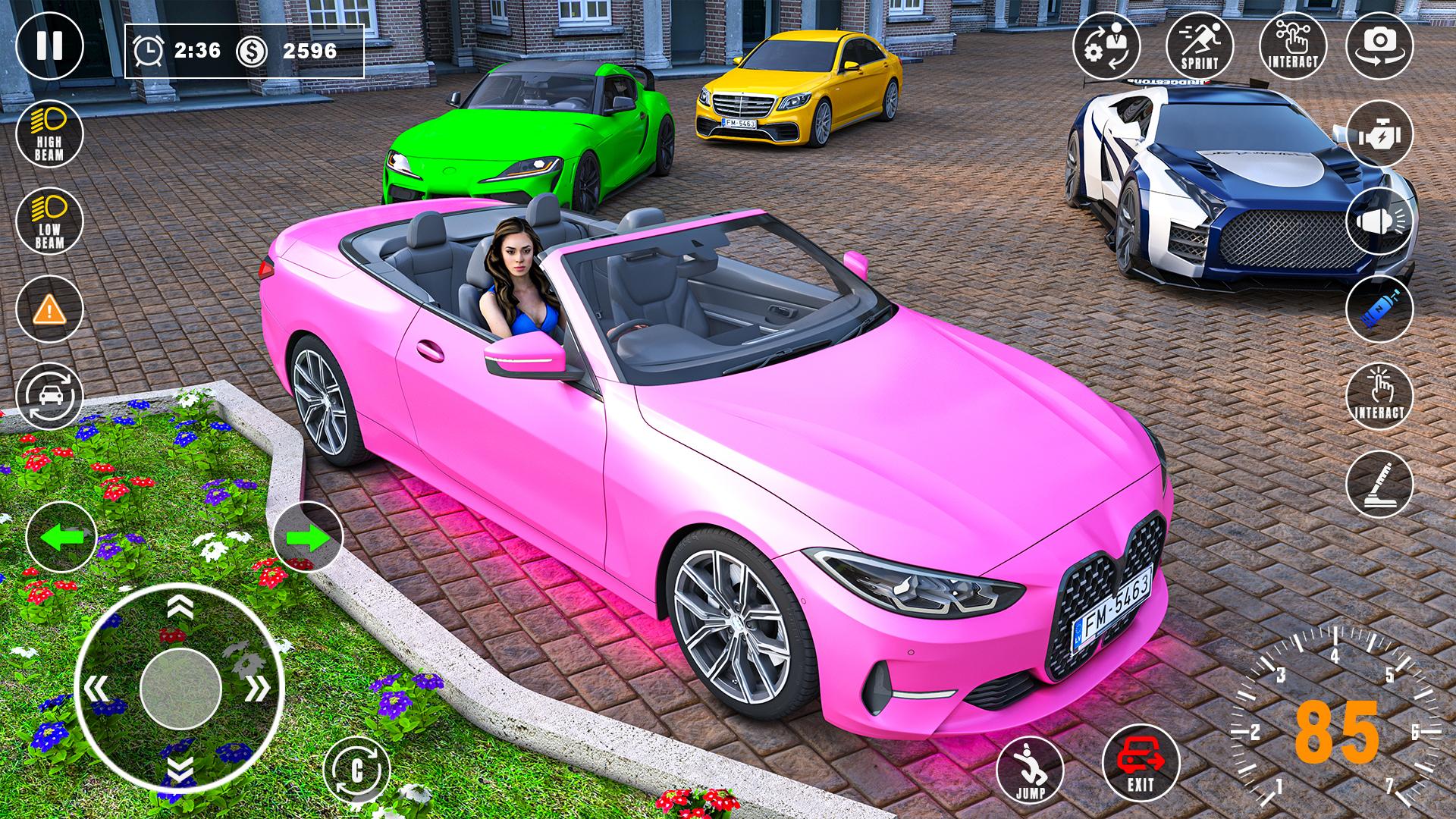Viewport: 1456px width, 819px height.
Task: Enable the hazard warning lights
Action: (x=49, y=307)
